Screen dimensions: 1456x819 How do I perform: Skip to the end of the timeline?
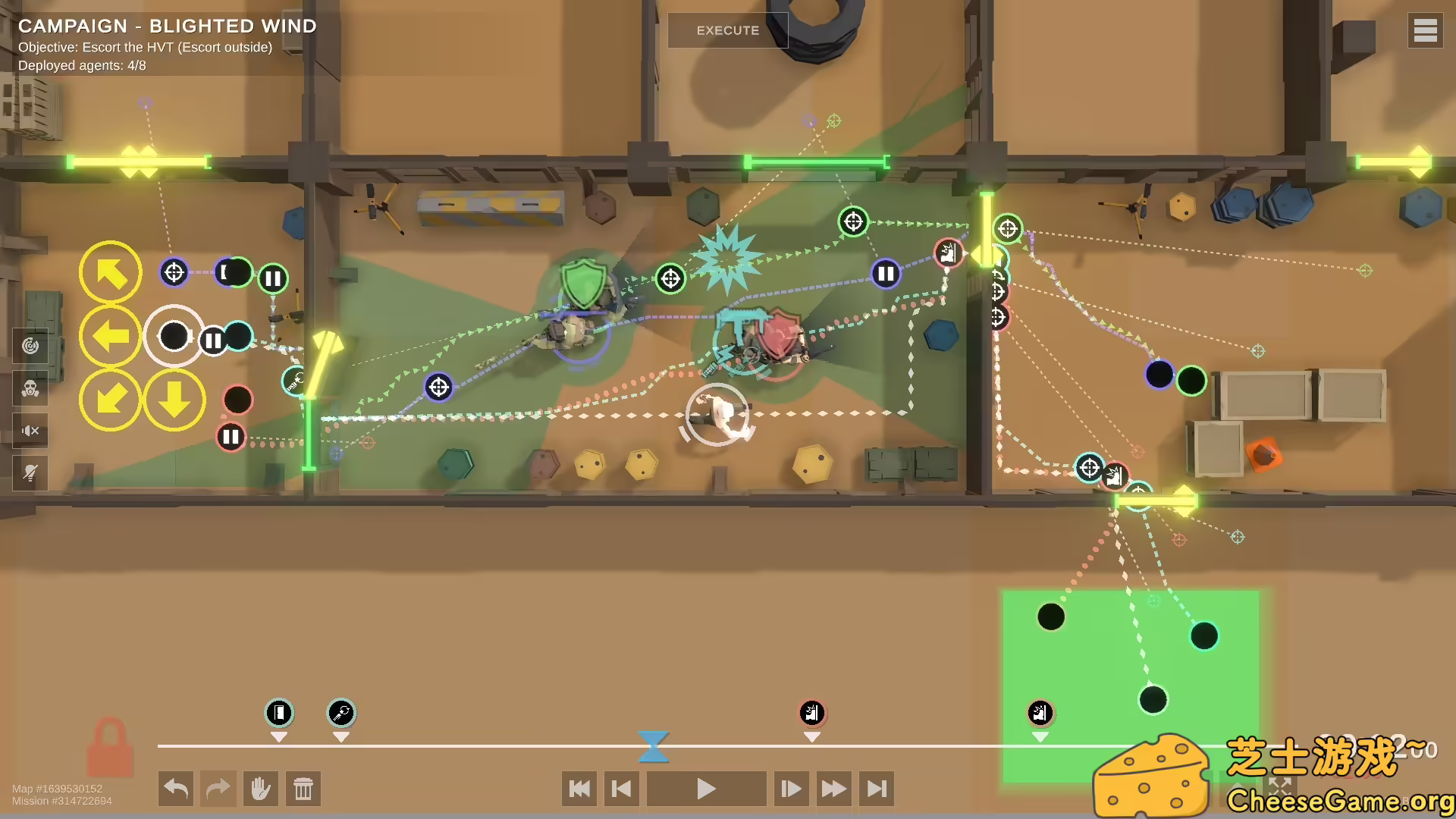coord(877,789)
